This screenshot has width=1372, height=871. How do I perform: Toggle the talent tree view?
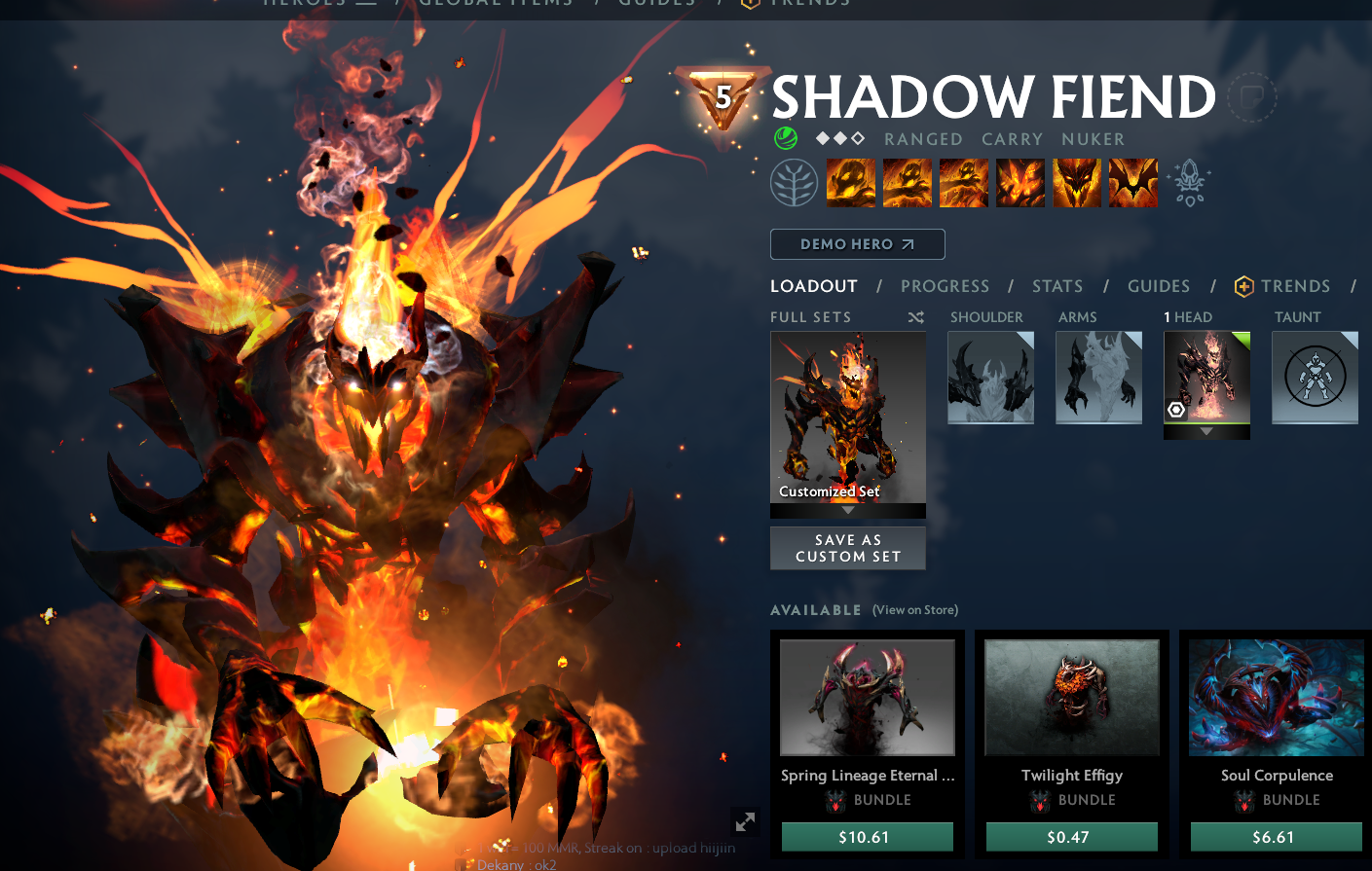pyautogui.click(x=794, y=182)
